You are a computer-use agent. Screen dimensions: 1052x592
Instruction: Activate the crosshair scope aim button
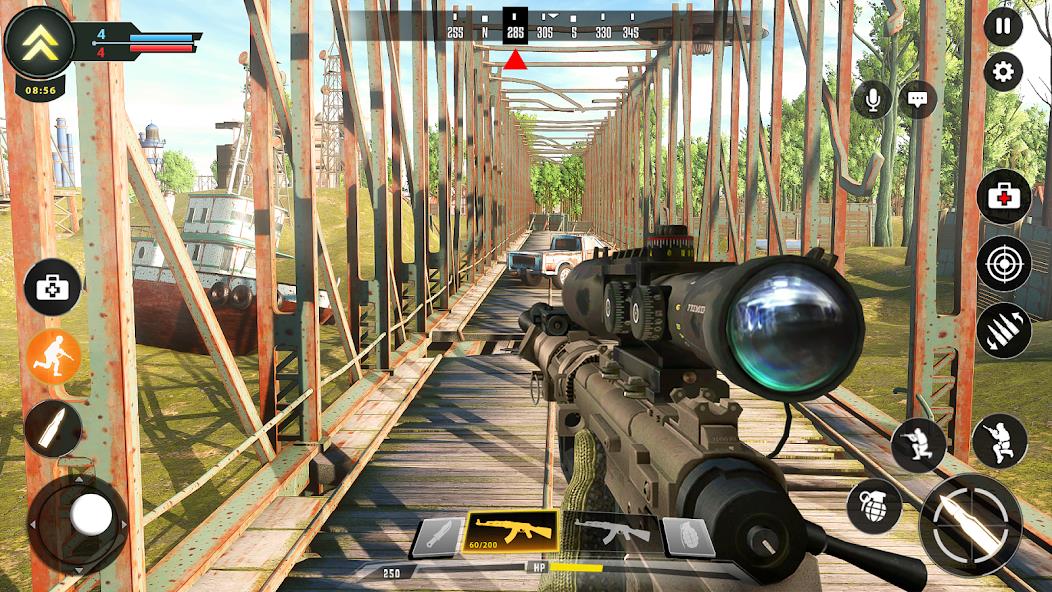(1004, 264)
